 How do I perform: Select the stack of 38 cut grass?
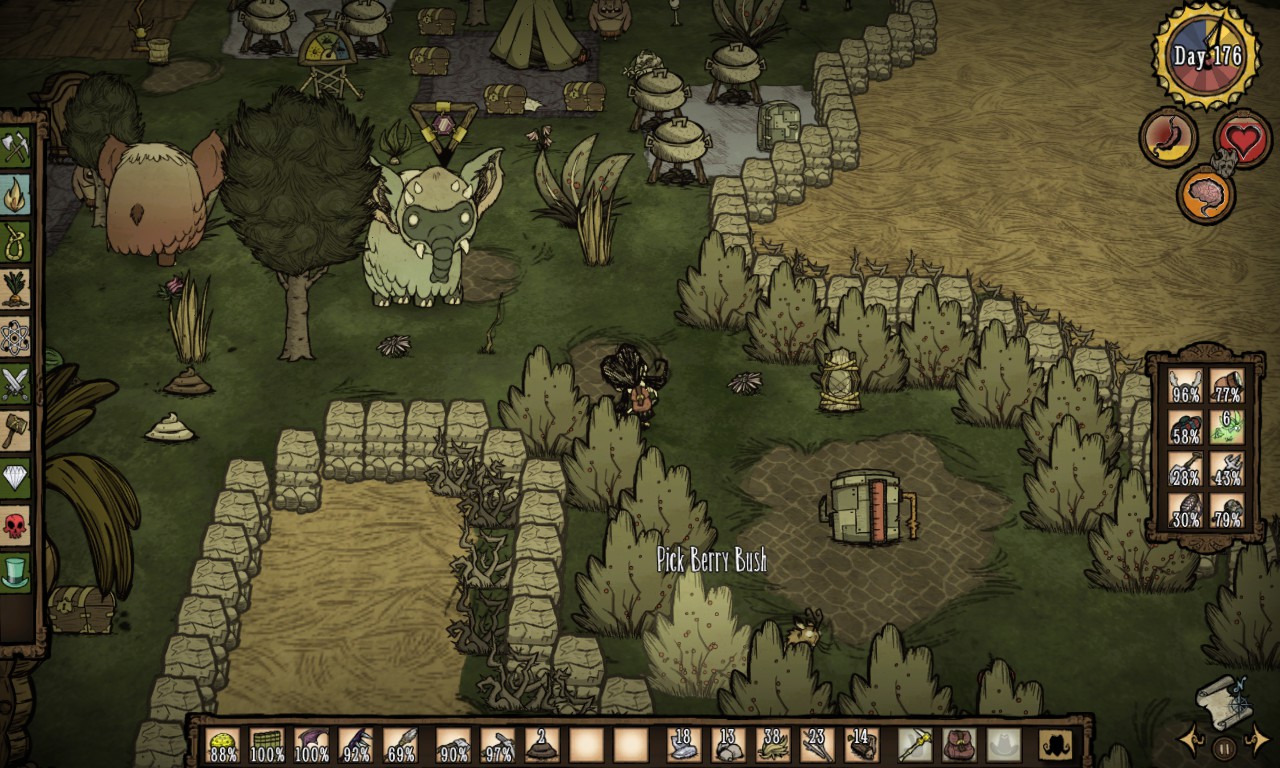point(773,745)
